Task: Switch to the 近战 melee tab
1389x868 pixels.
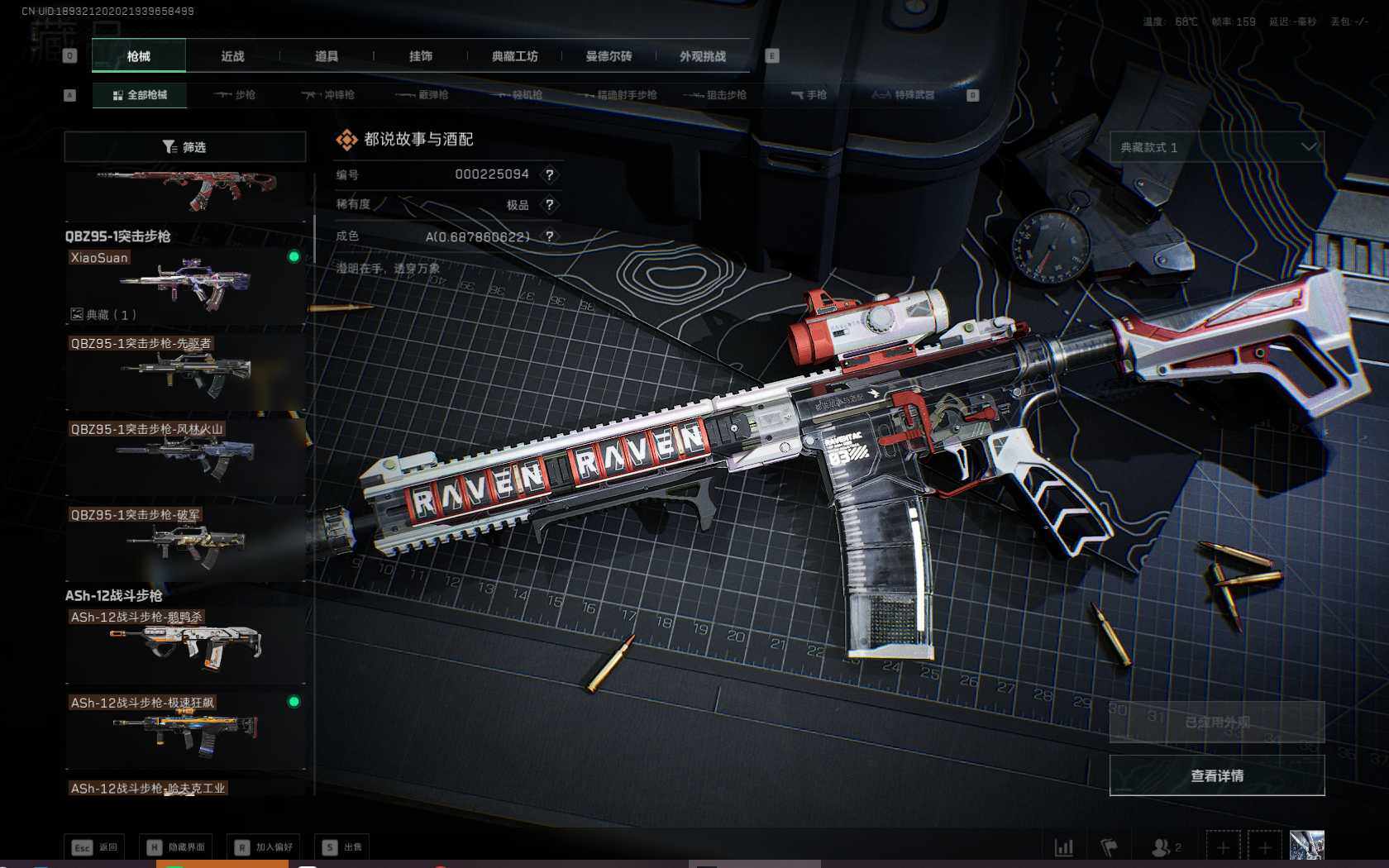Action: (x=232, y=56)
